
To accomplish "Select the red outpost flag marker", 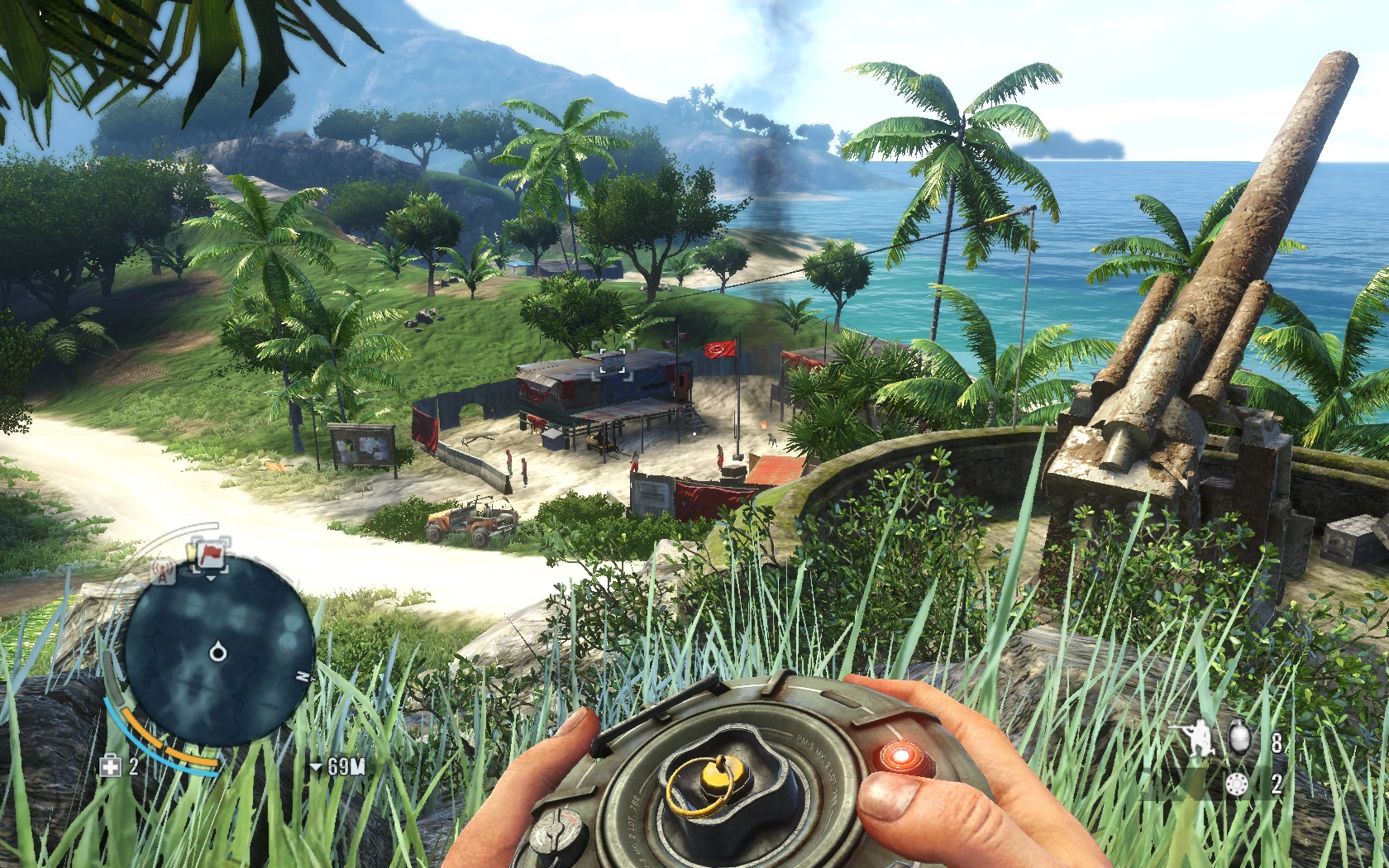I will click(210, 553).
